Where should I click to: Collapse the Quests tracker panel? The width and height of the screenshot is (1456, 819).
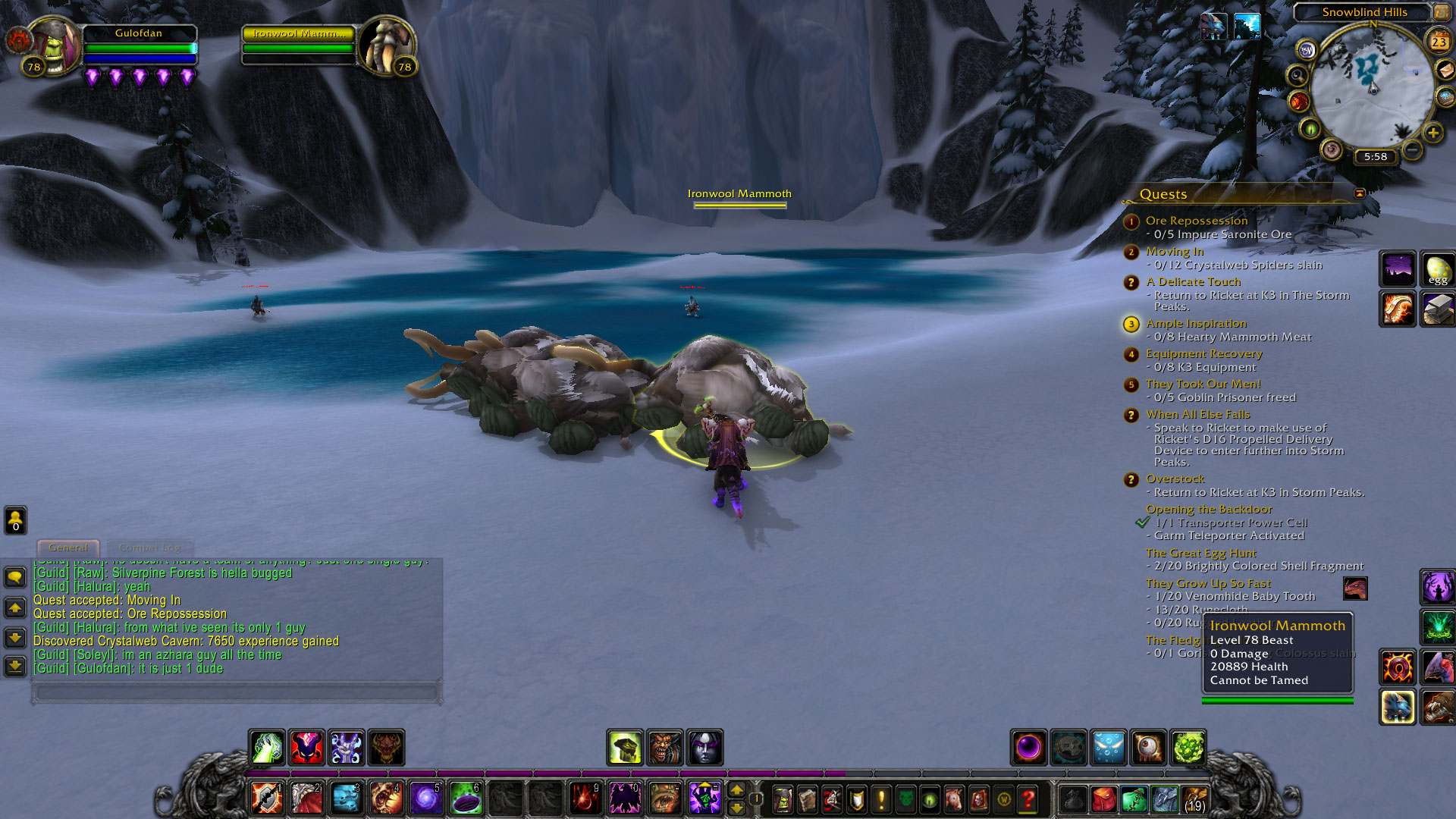(x=1360, y=193)
